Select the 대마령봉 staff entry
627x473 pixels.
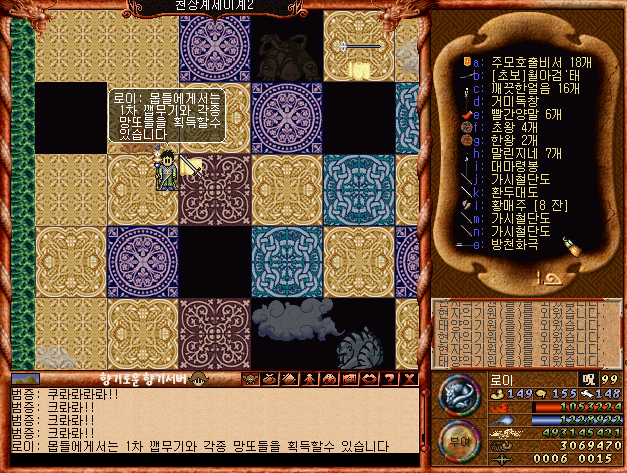514,166
